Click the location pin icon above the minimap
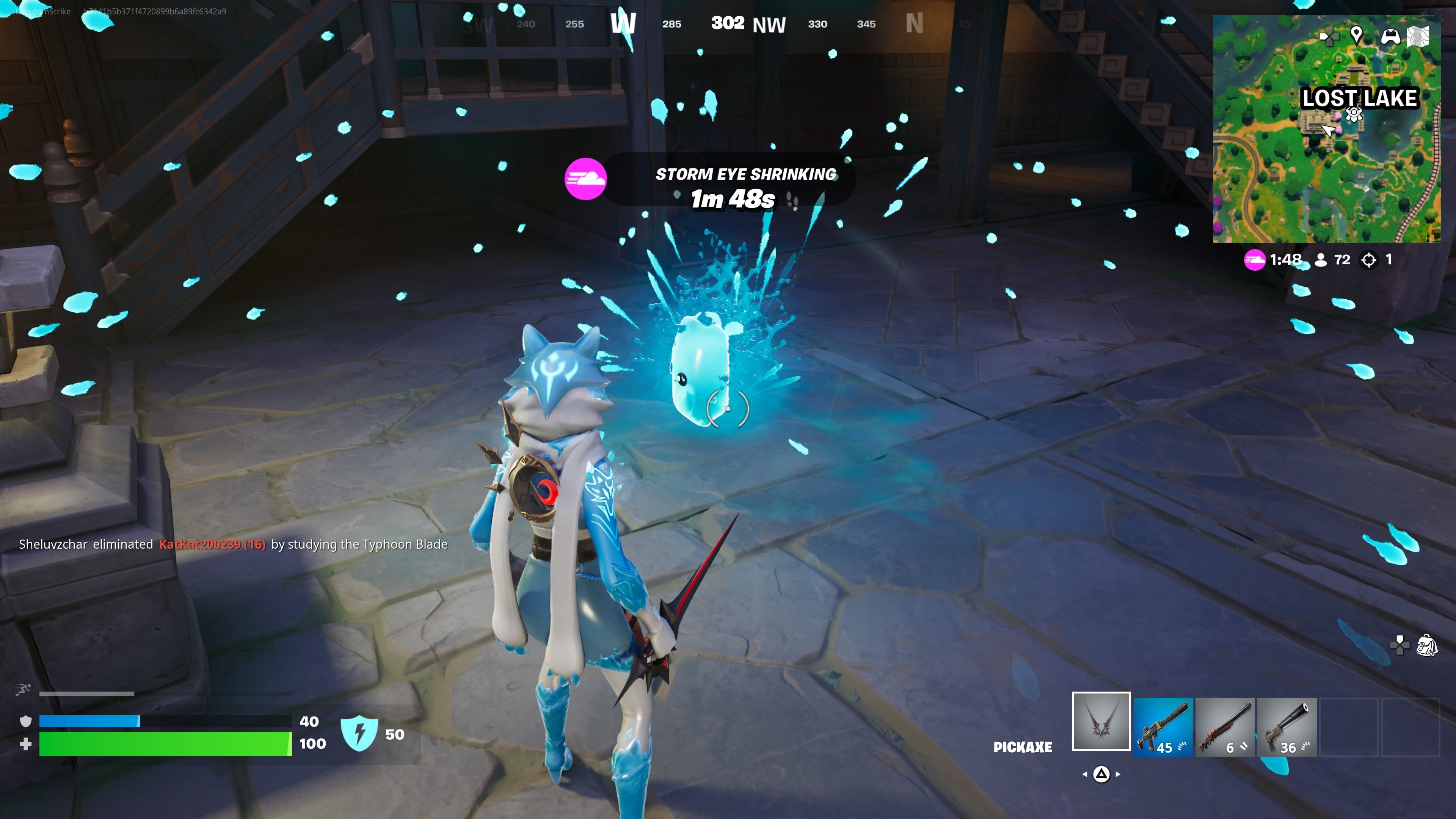This screenshot has height=819, width=1456. pos(1357,37)
